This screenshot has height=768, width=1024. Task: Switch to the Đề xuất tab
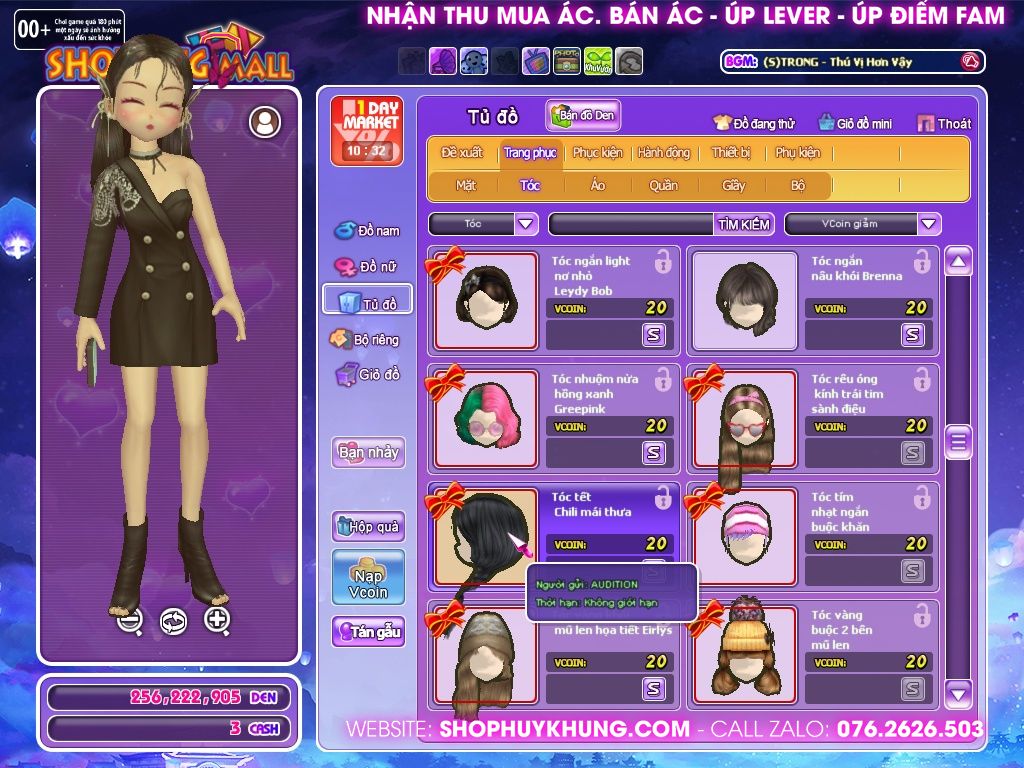pos(461,153)
